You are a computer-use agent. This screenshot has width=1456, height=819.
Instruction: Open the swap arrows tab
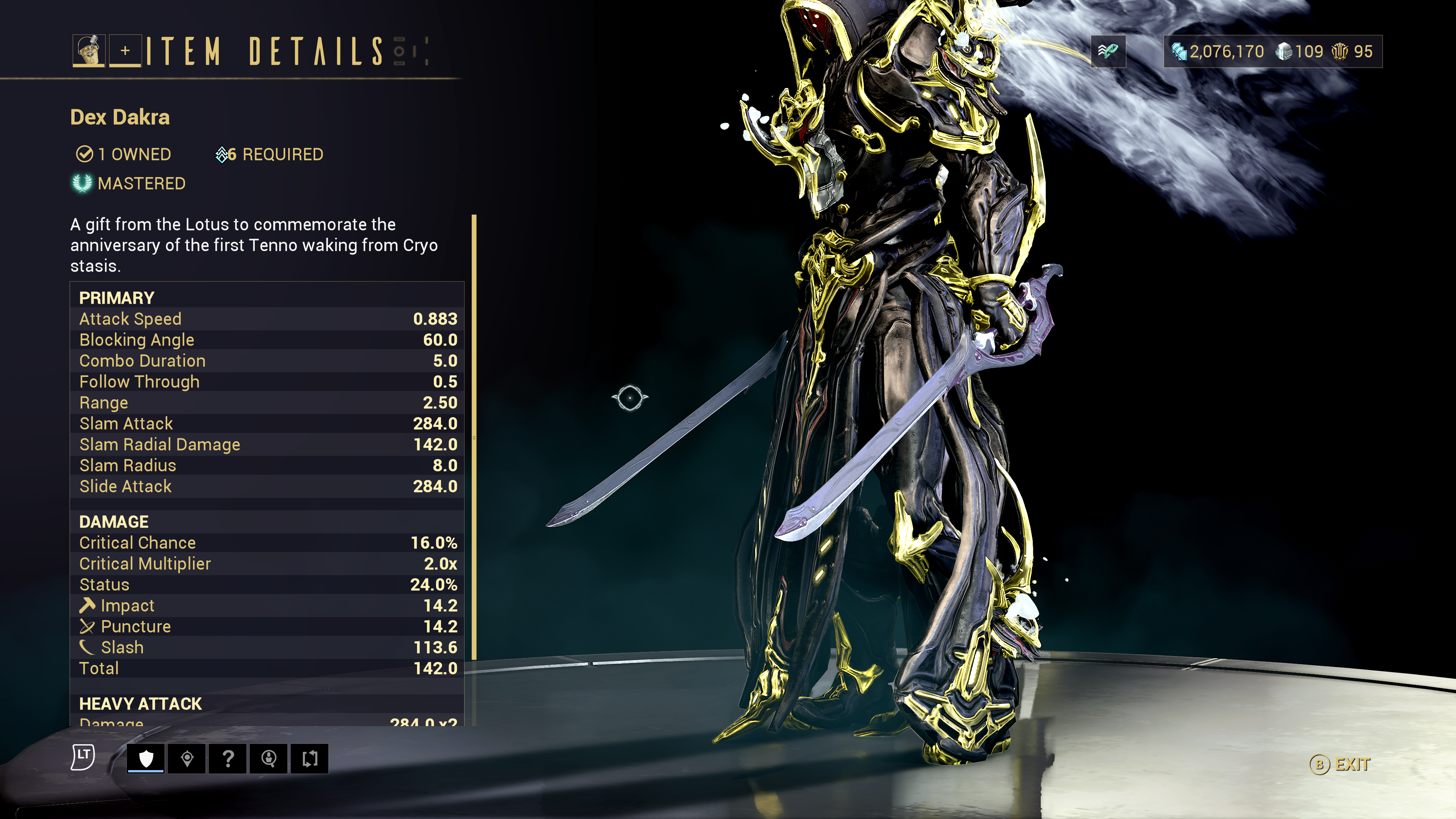(310, 758)
